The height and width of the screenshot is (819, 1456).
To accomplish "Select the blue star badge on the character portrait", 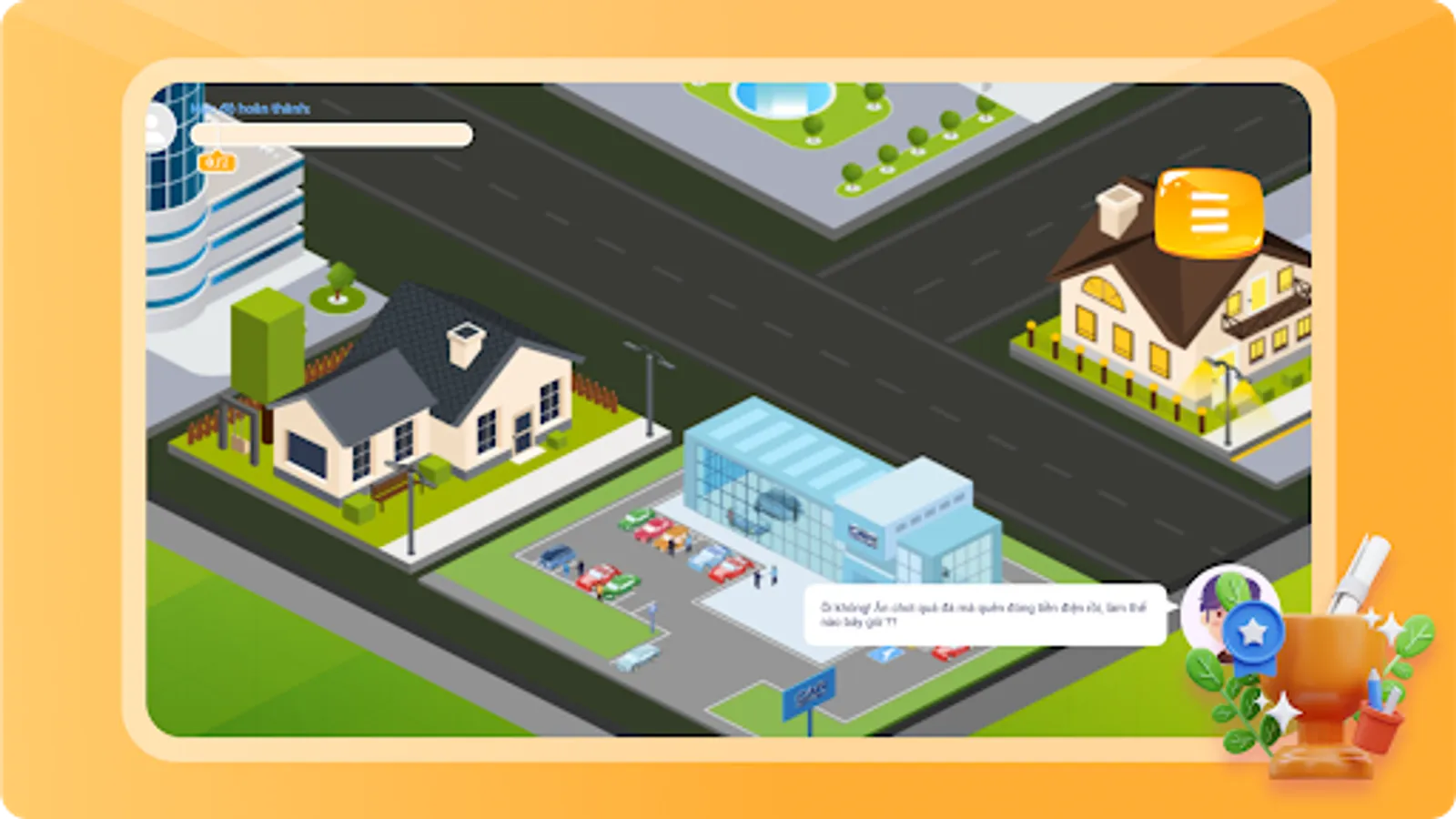I will point(1257,626).
